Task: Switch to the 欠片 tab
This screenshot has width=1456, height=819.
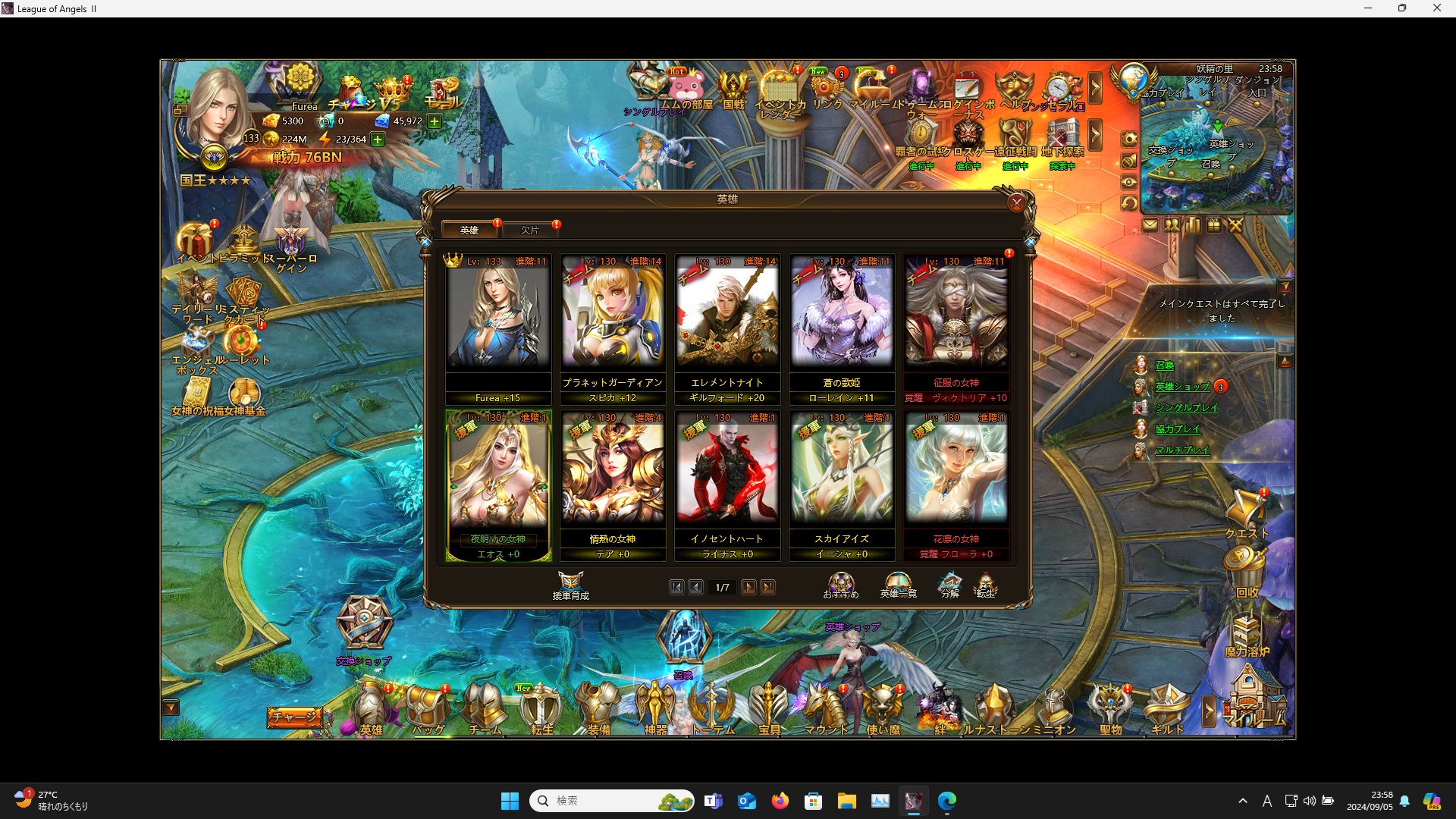Action: [530, 230]
